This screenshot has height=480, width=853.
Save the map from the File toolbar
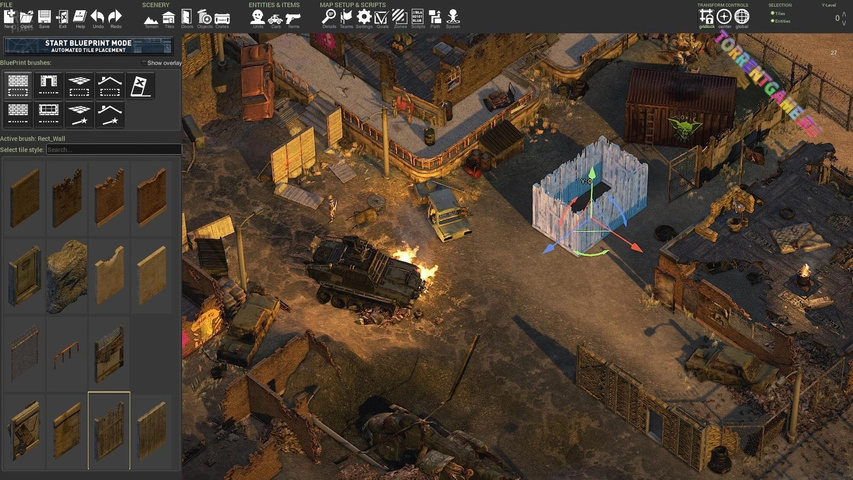click(44, 18)
